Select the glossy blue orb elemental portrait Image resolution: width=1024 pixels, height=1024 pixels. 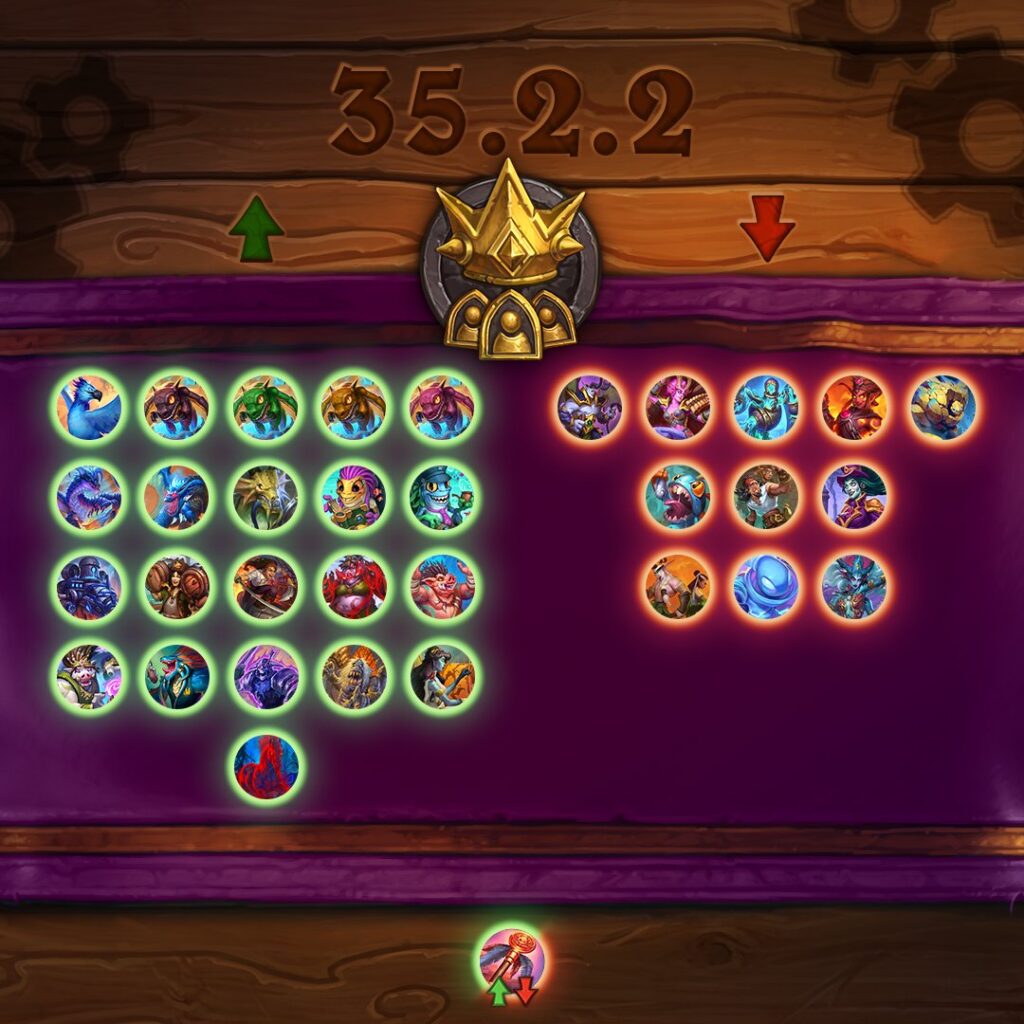766,587
